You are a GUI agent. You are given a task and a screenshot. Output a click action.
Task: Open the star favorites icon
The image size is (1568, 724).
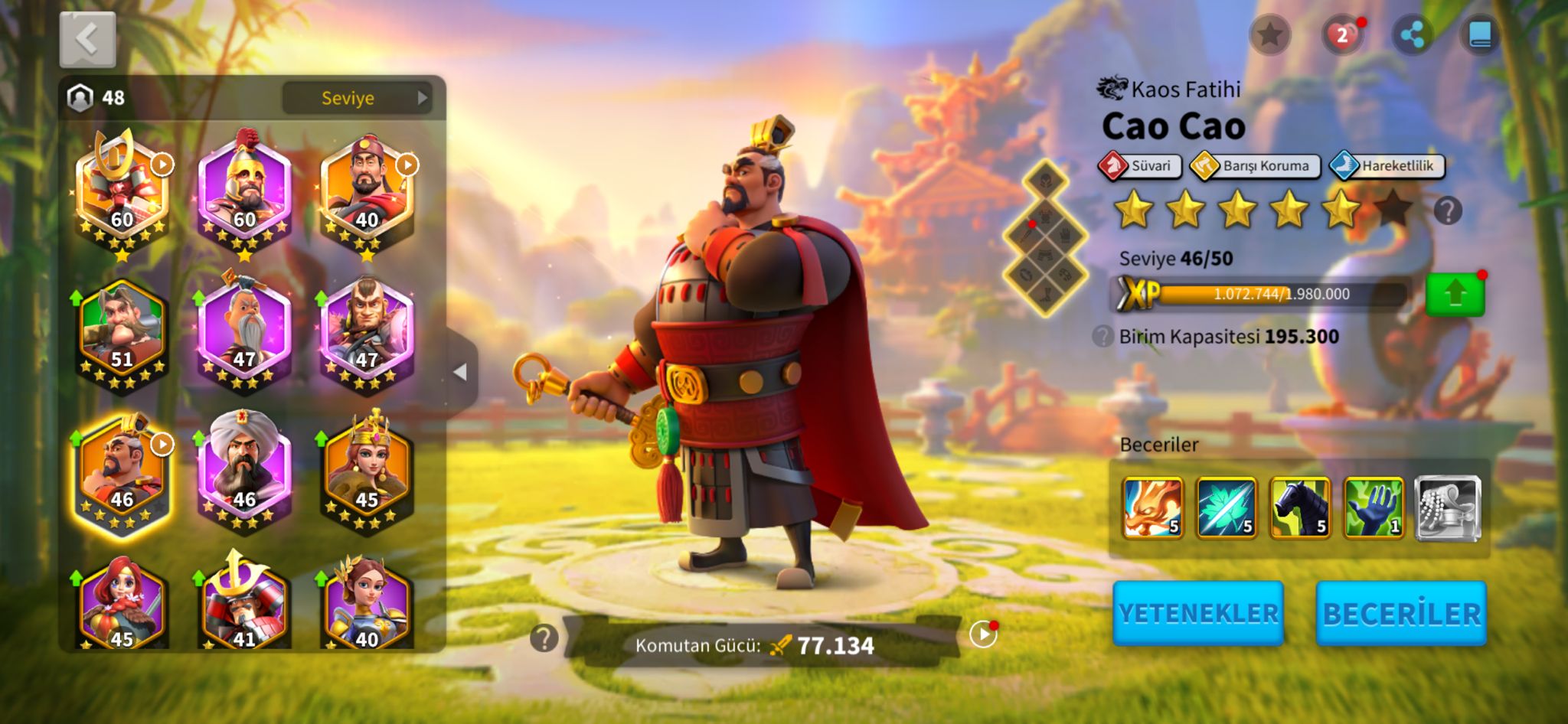(1269, 34)
